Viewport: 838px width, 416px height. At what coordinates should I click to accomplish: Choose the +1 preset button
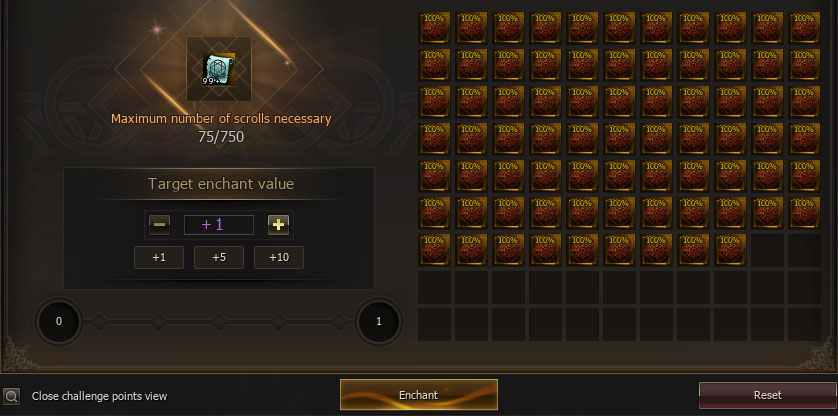tap(159, 257)
